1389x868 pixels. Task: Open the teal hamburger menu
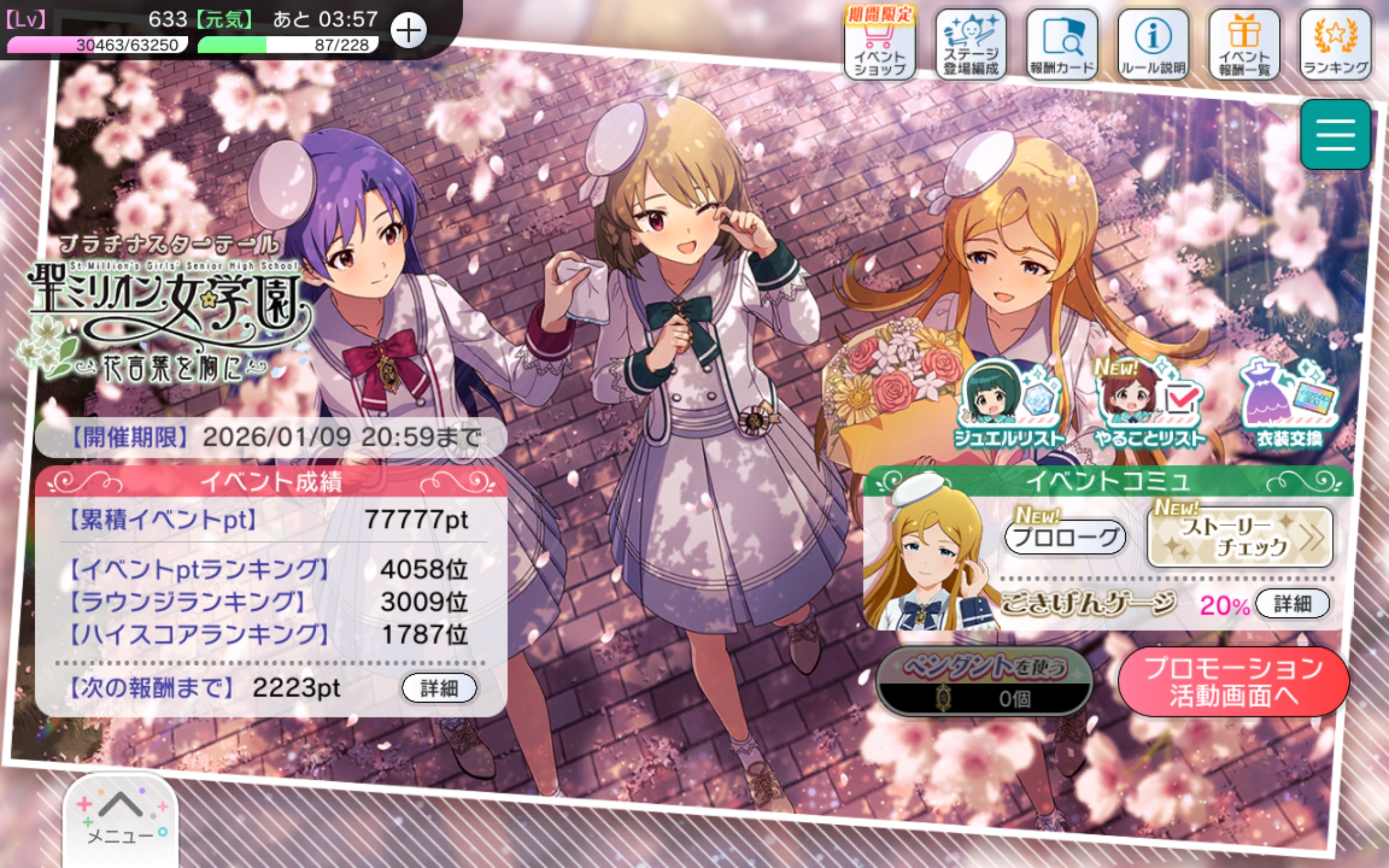1335,135
